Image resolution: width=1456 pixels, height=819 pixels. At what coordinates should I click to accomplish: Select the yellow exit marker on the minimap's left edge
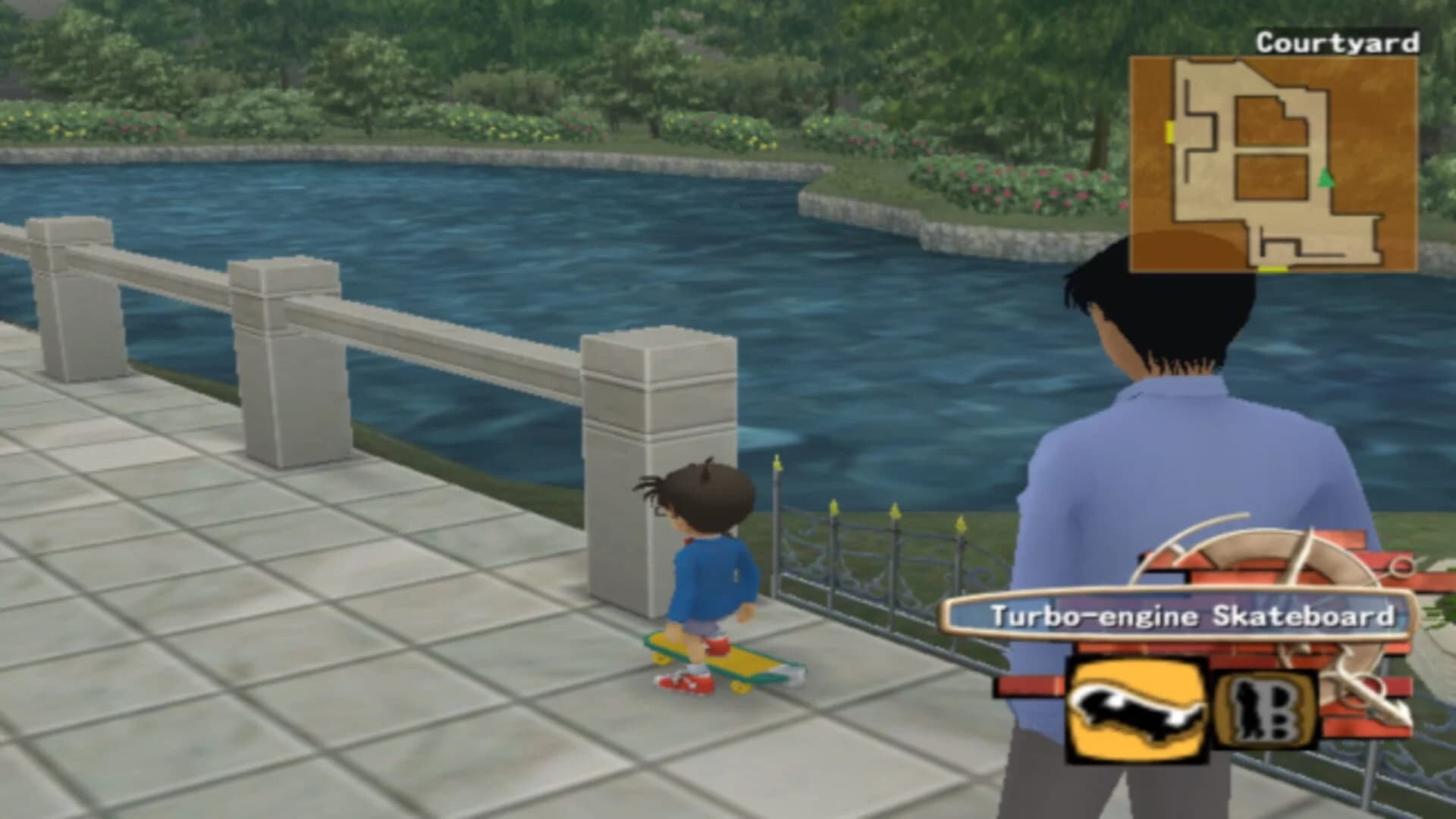[1170, 130]
